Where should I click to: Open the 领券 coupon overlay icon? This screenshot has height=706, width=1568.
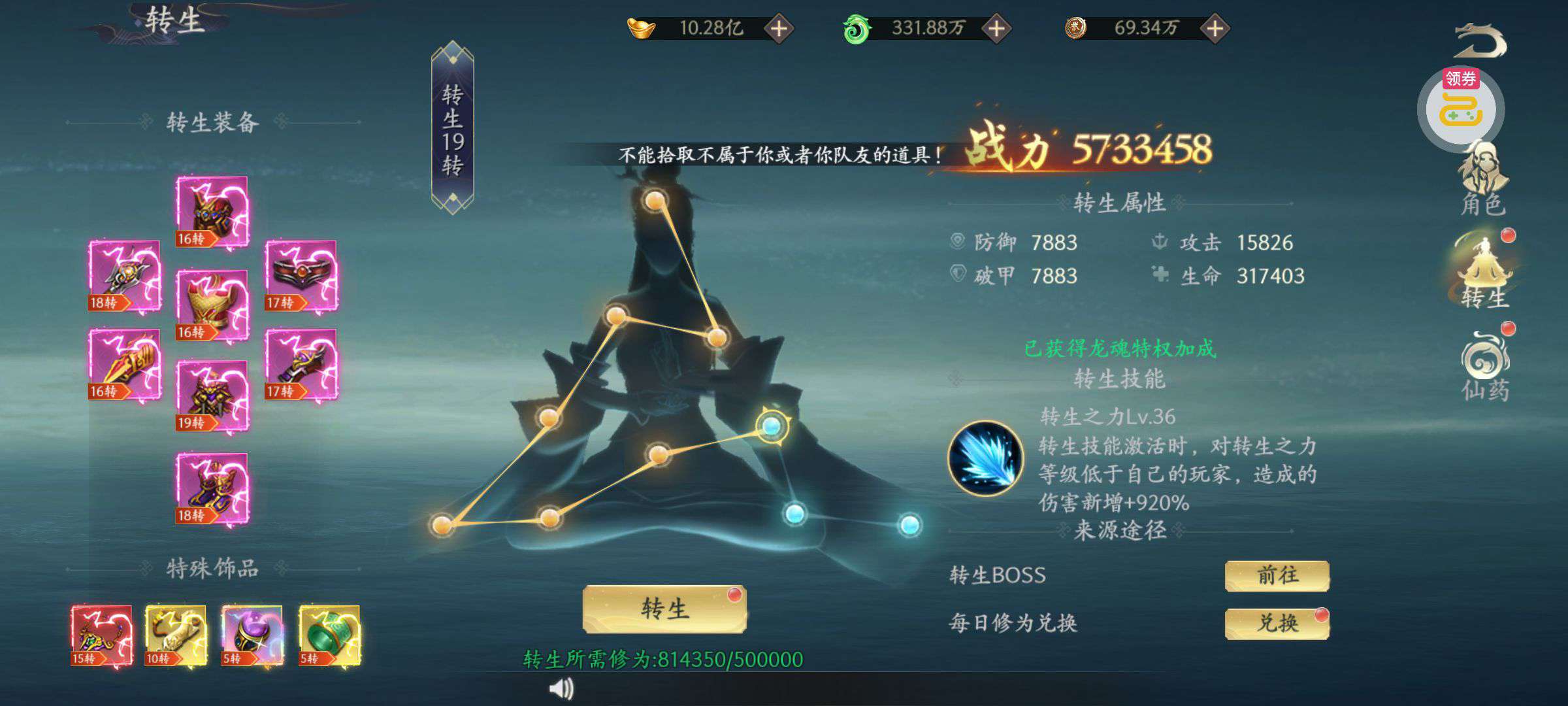[1461, 108]
